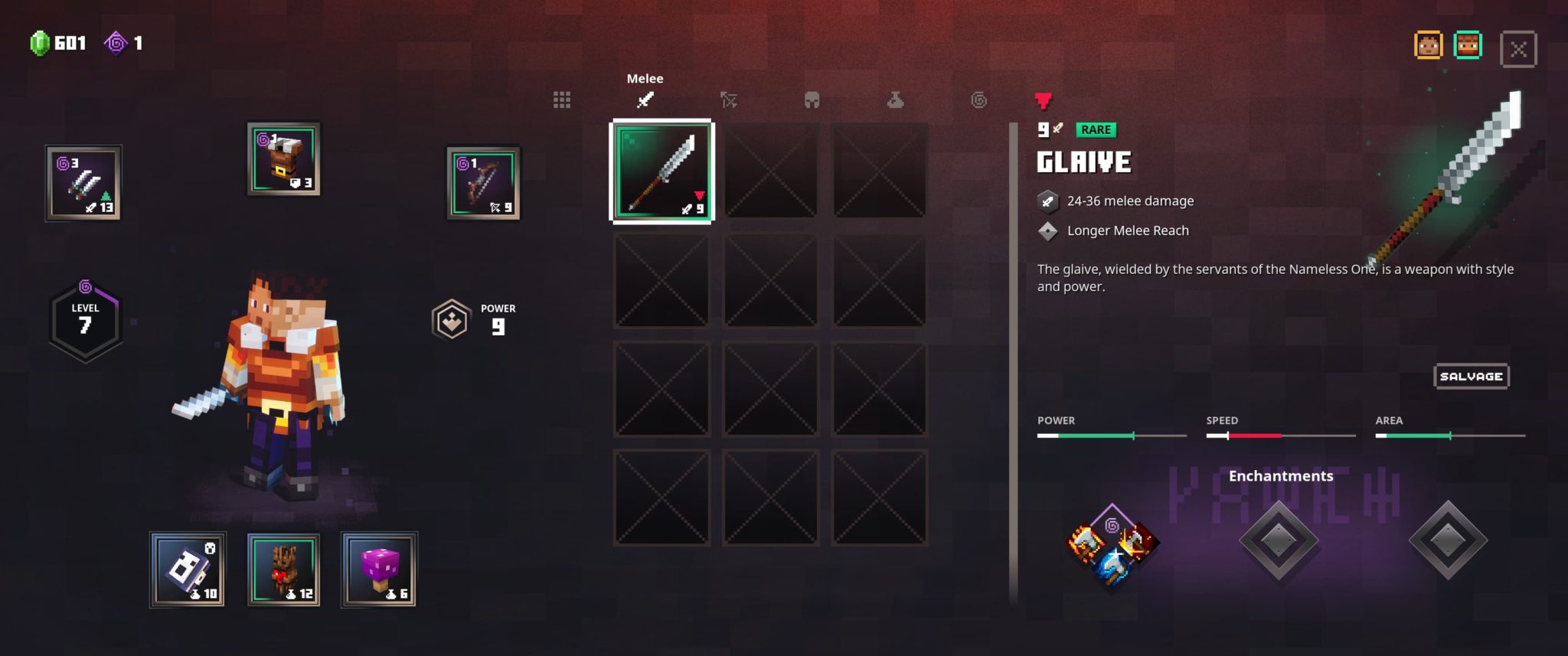The height and width of the screenshot is (656, 1568).
Task: Open the armor filter icon
Action: pyautogui.click(x=812, y=100)
